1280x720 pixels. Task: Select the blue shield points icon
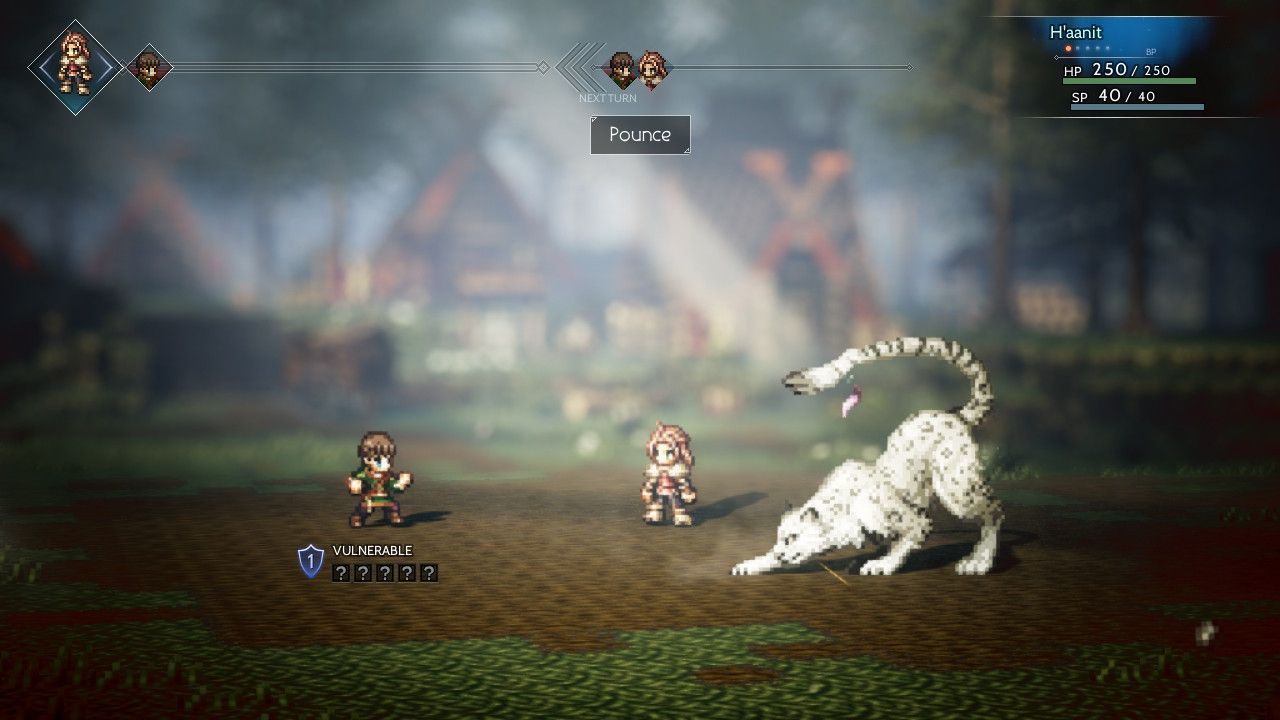311,561
